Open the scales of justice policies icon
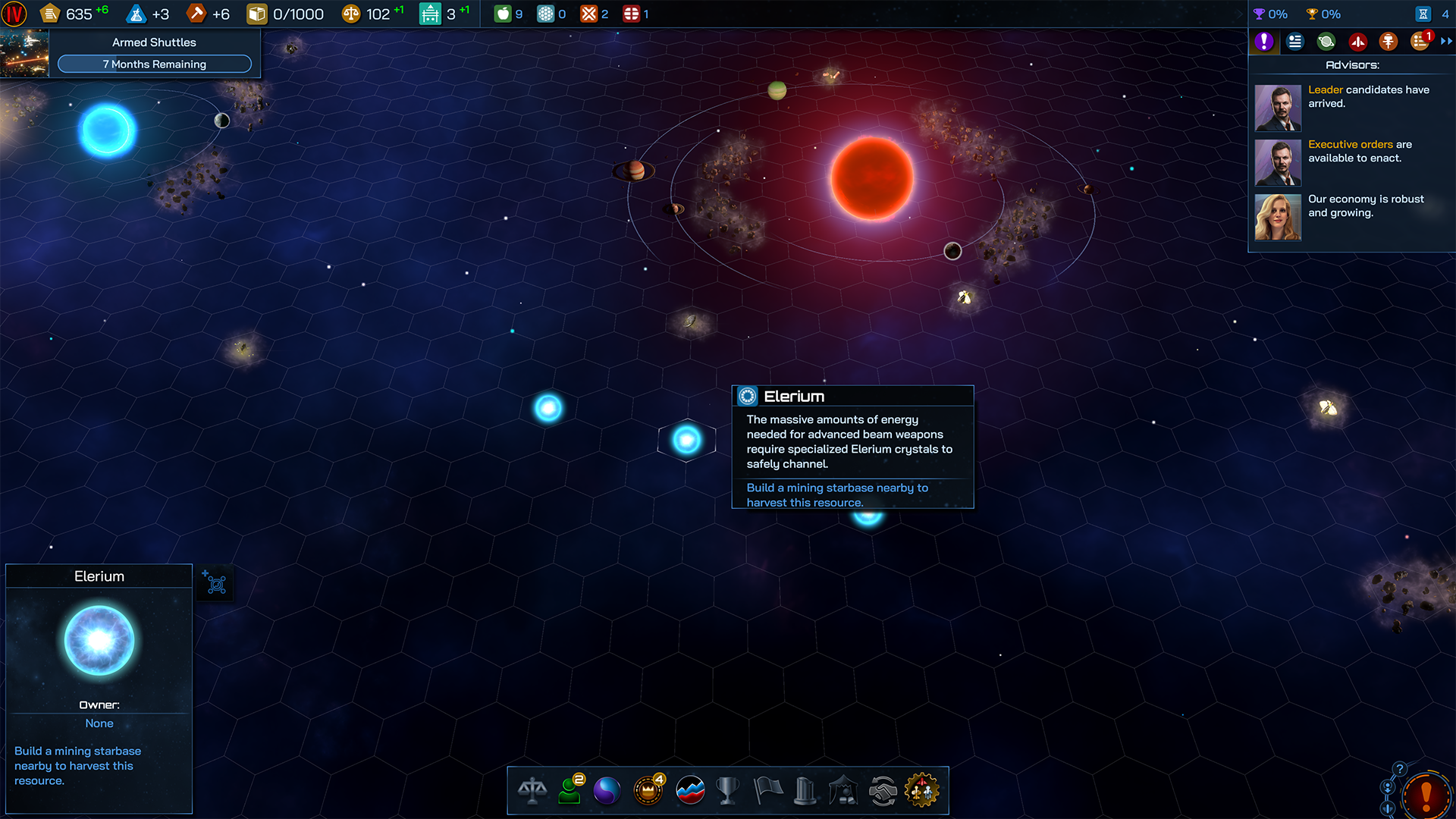1456x819 pixels. click(x=532, y=791)
